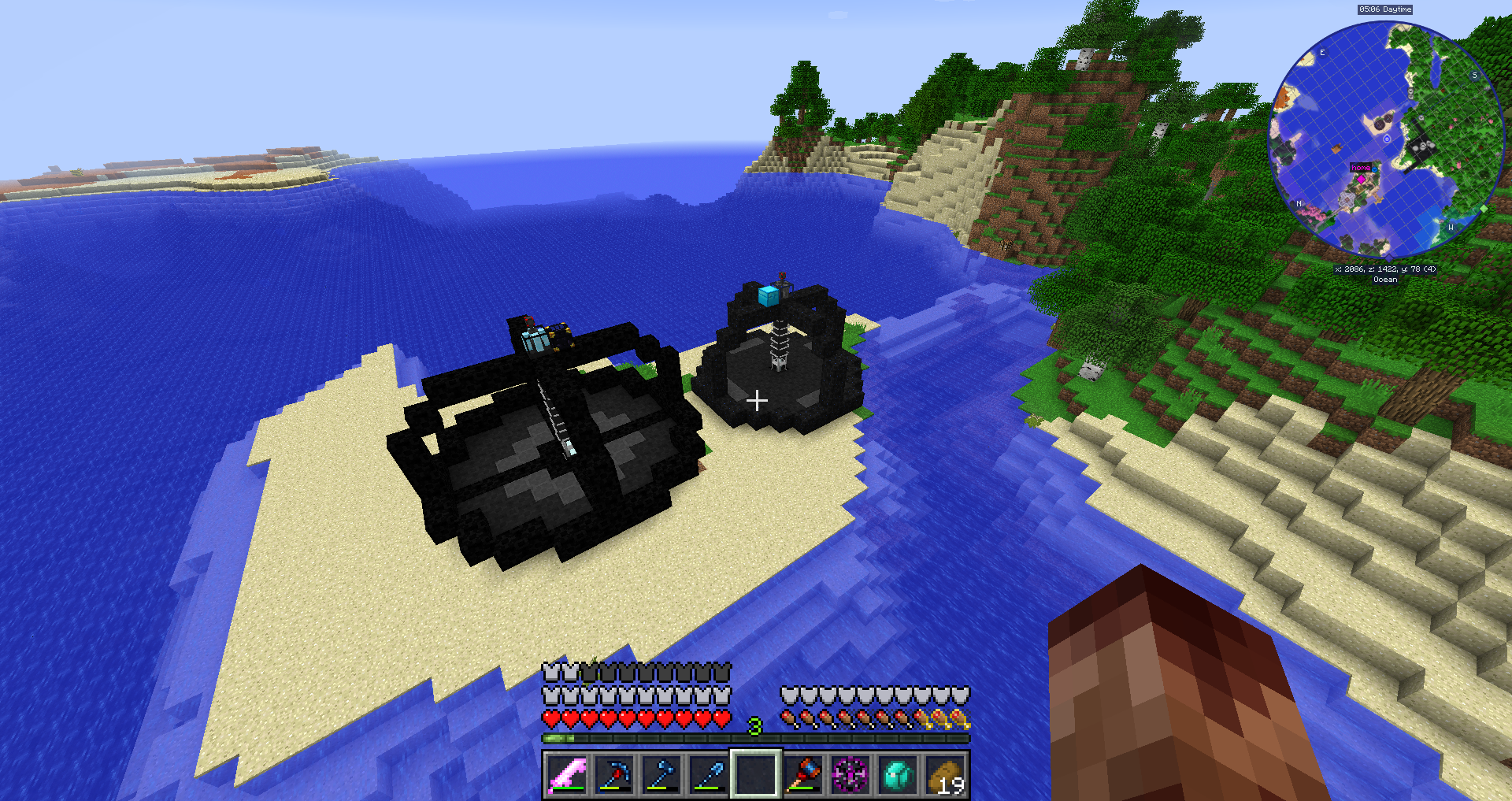Click the circular minimap

[1386, 139]
